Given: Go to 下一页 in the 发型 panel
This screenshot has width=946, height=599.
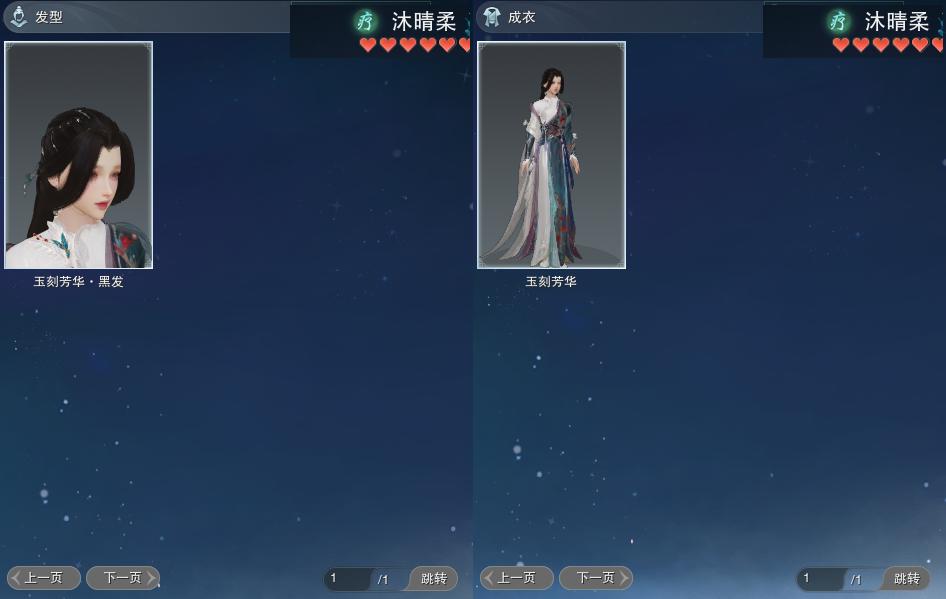Looking at the screenshot, I should pos(122,578).
